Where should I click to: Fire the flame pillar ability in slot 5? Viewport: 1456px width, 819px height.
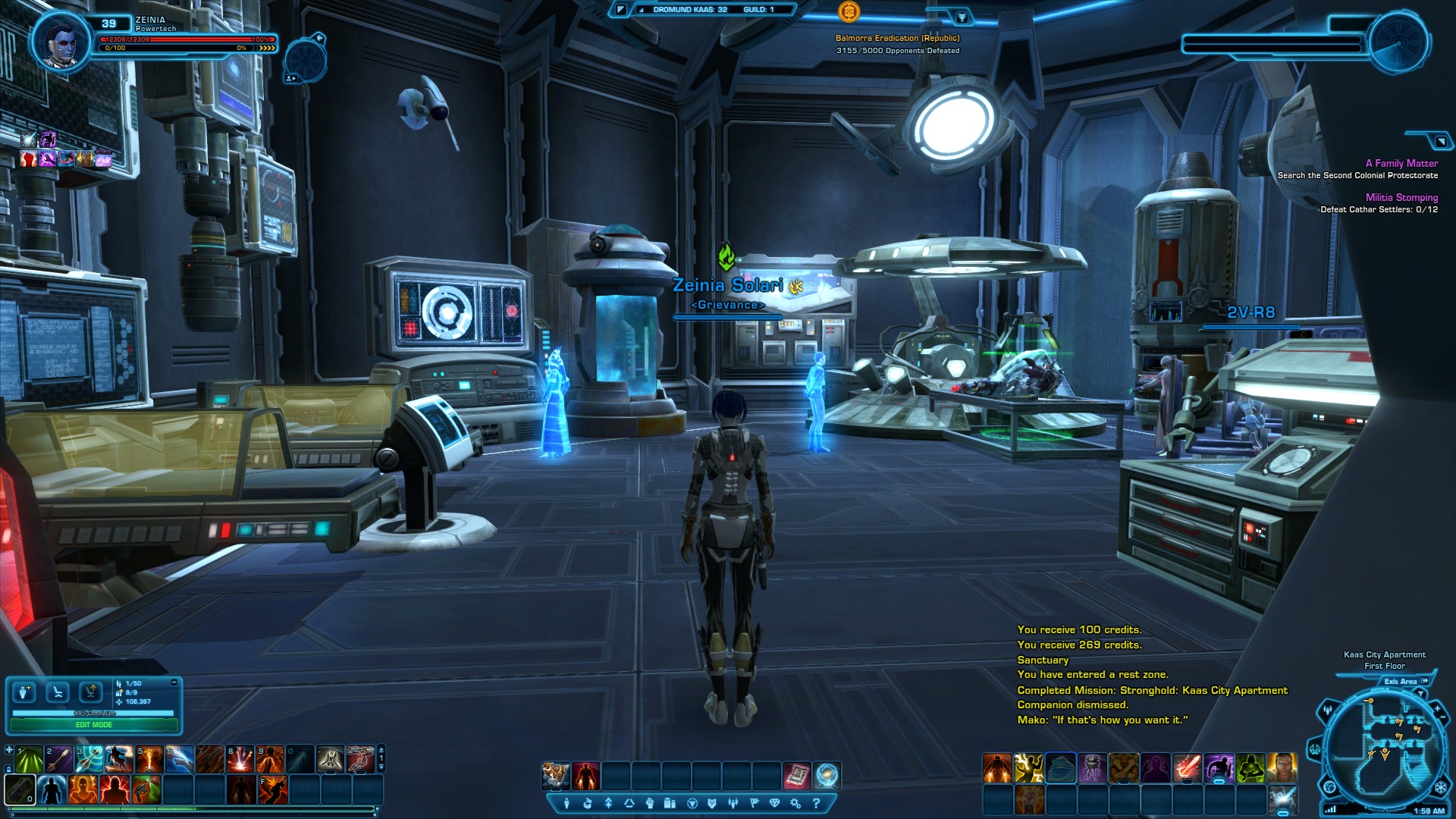149,760
